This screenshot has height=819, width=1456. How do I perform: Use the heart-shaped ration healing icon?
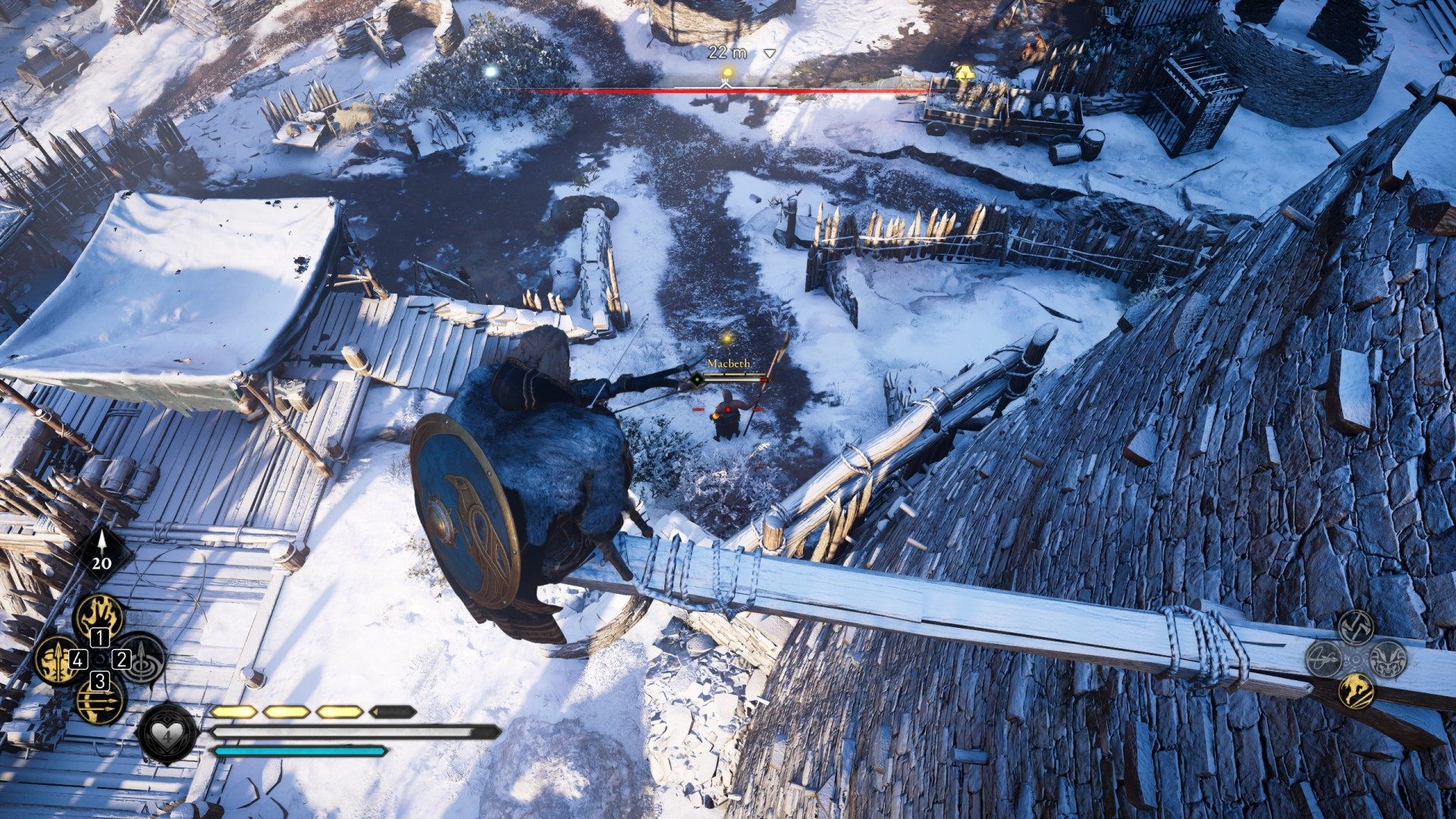[167, 733]
